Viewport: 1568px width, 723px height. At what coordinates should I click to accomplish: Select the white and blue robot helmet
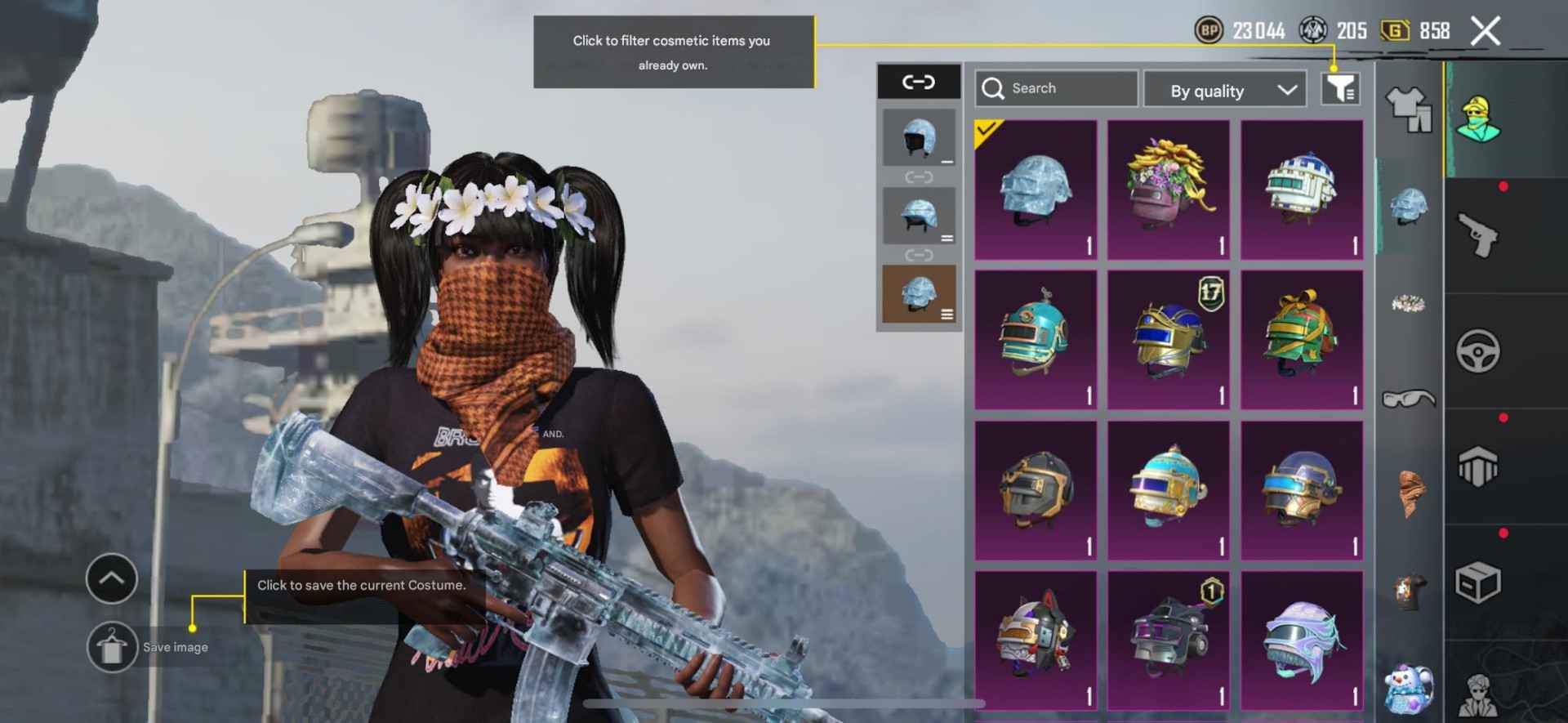(x=1302, y=190)
